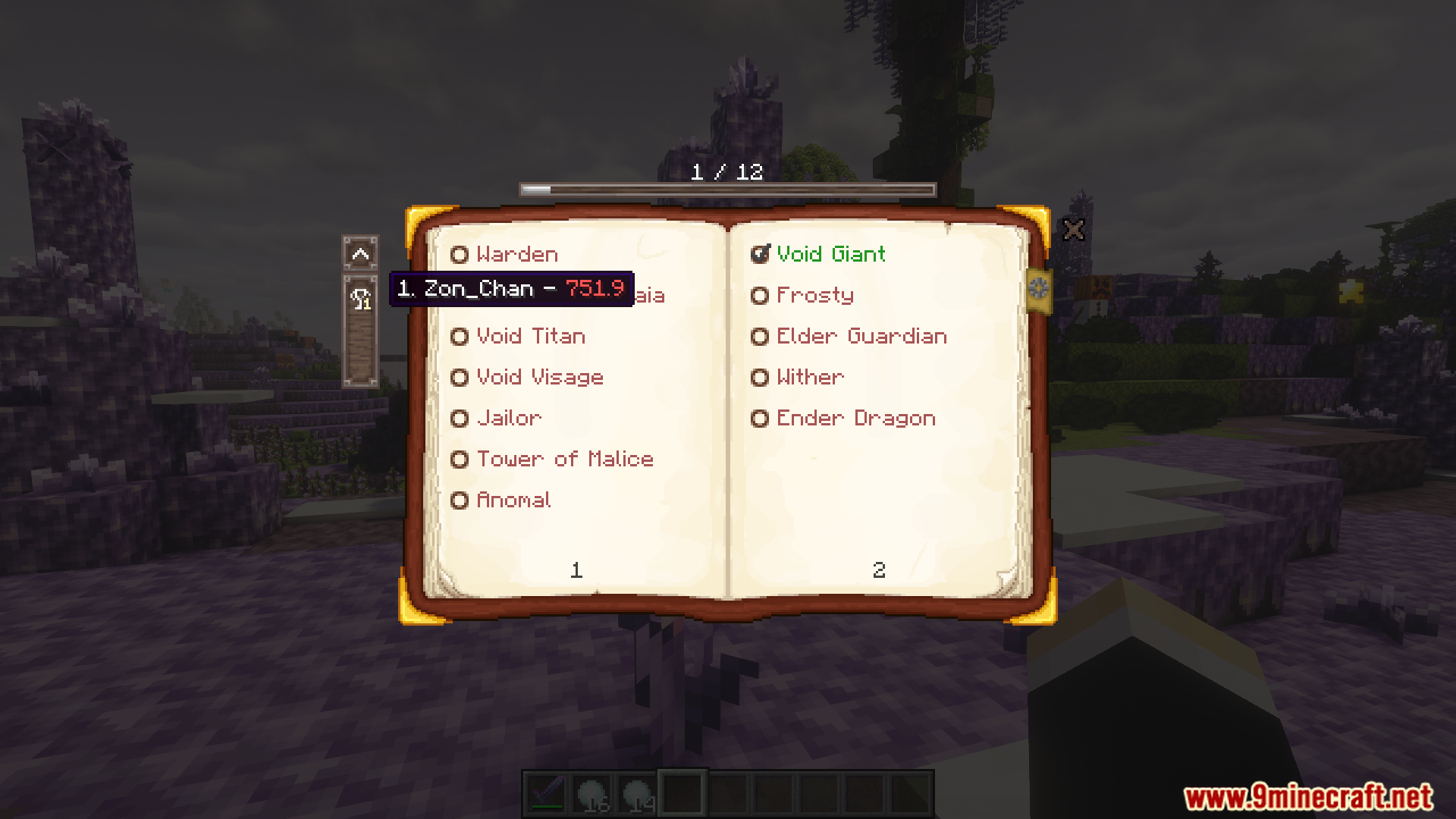The height and width of the screenshot is (819, 1456).
Task: Click the page number 2 label
Action: [x=879, y=570]
